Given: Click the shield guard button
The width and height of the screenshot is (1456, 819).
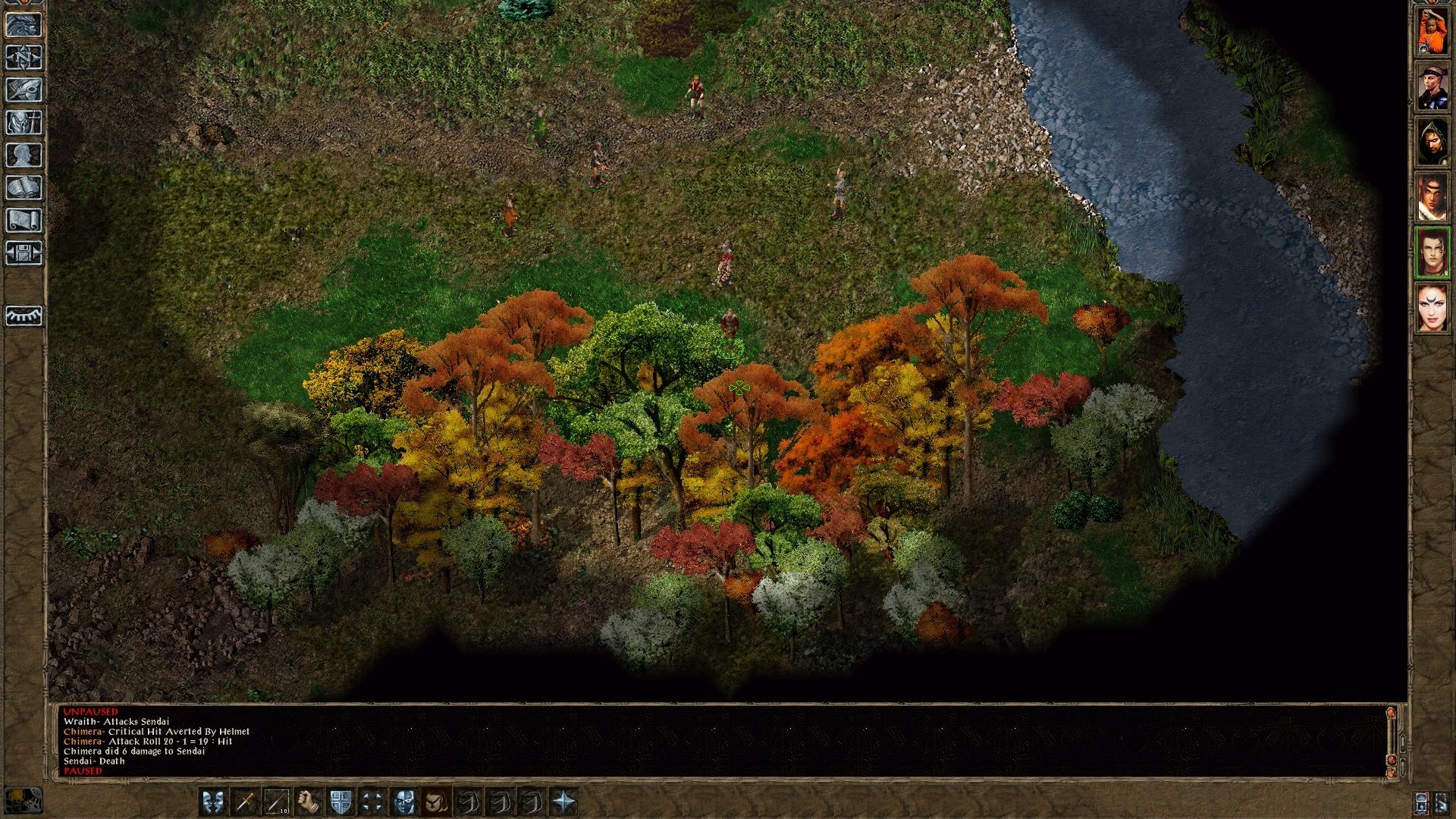Looking at the screenshot, I should coord(340,802).
